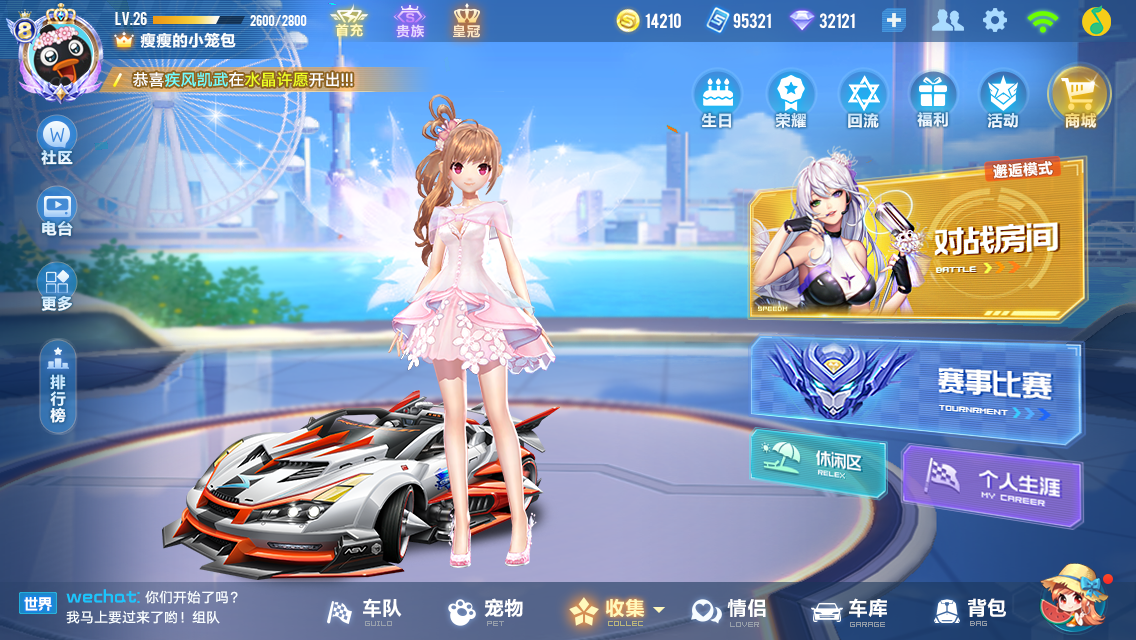This screenshot has width=1136, height=640.
Task: Open the 生日 birthday cake icon
Action: pos(717,100)
